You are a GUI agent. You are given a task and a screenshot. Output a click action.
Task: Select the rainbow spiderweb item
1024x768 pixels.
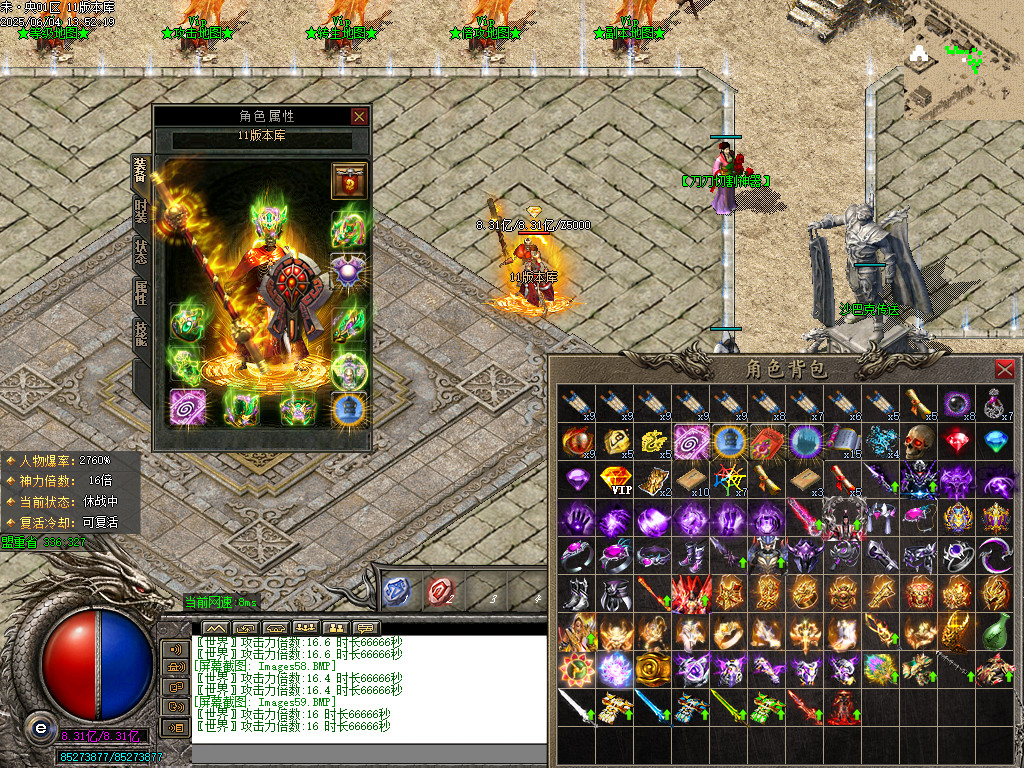pos(729,480)
